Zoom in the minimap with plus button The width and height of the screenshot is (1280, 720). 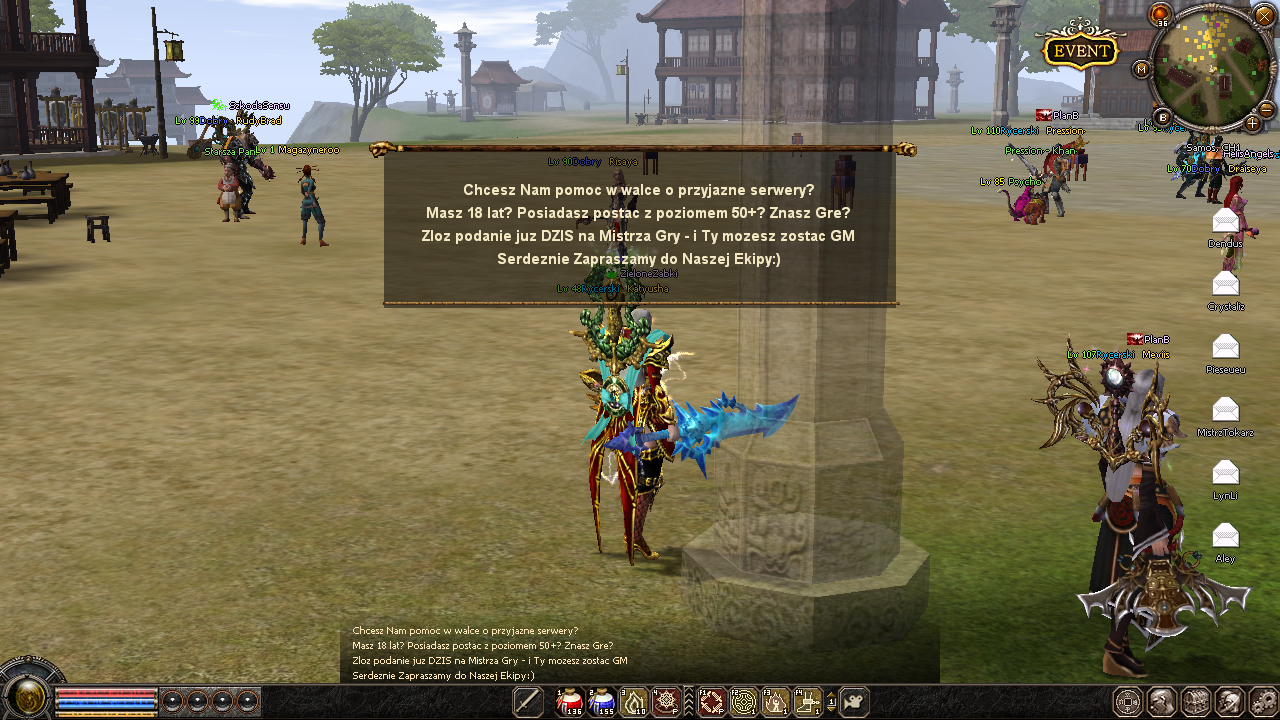[x=1252, y=123]
